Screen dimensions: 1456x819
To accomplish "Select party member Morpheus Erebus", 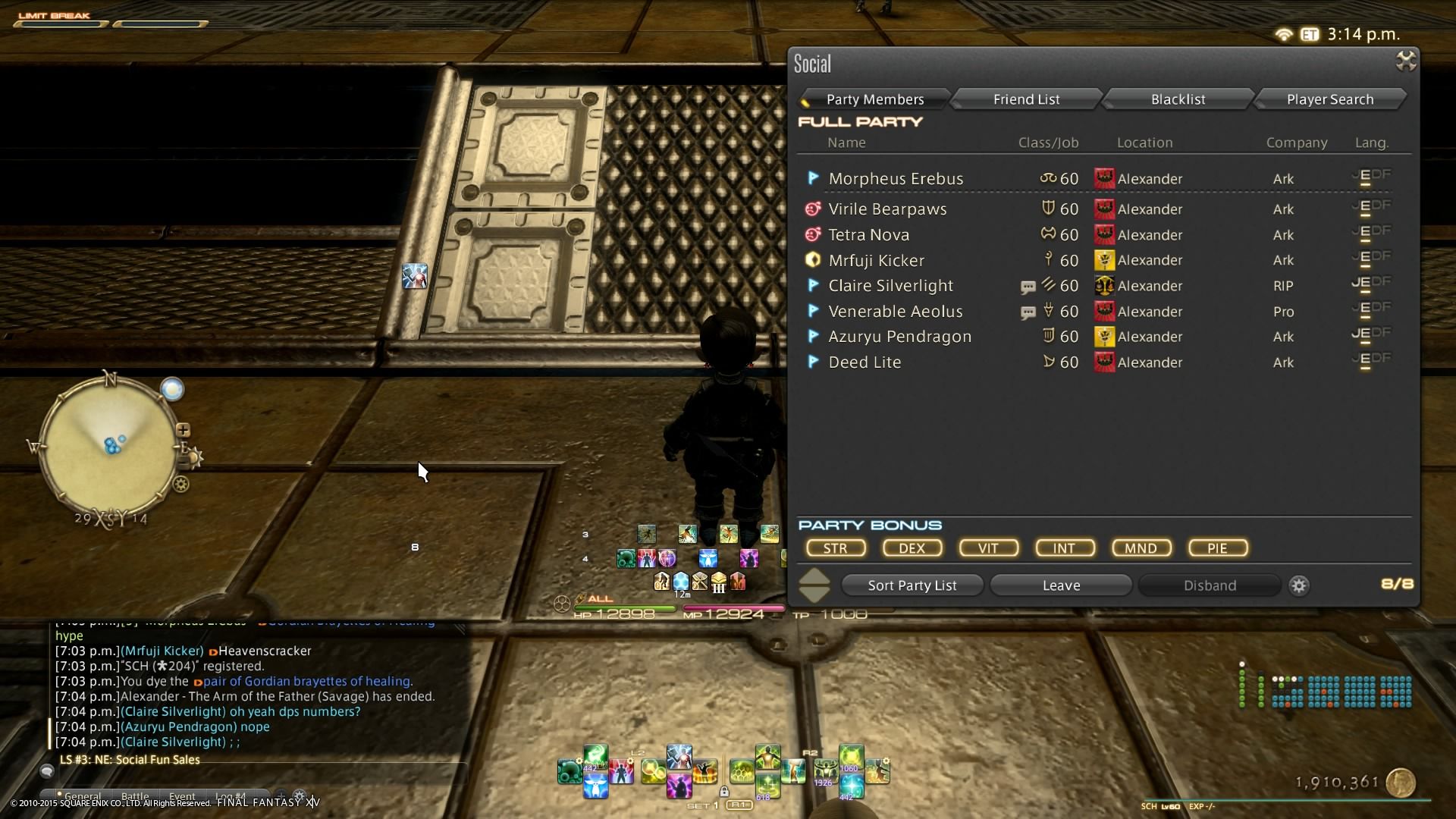I will 896,179.
